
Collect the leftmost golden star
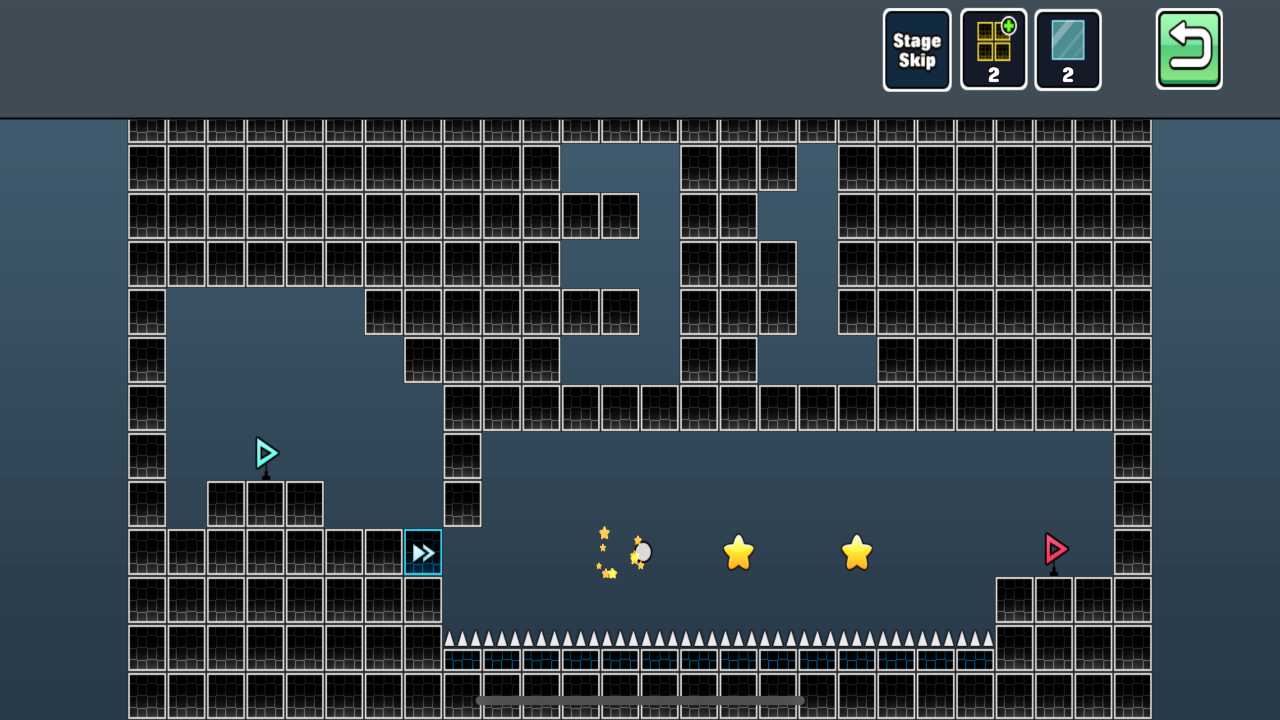tap(738, 550)
